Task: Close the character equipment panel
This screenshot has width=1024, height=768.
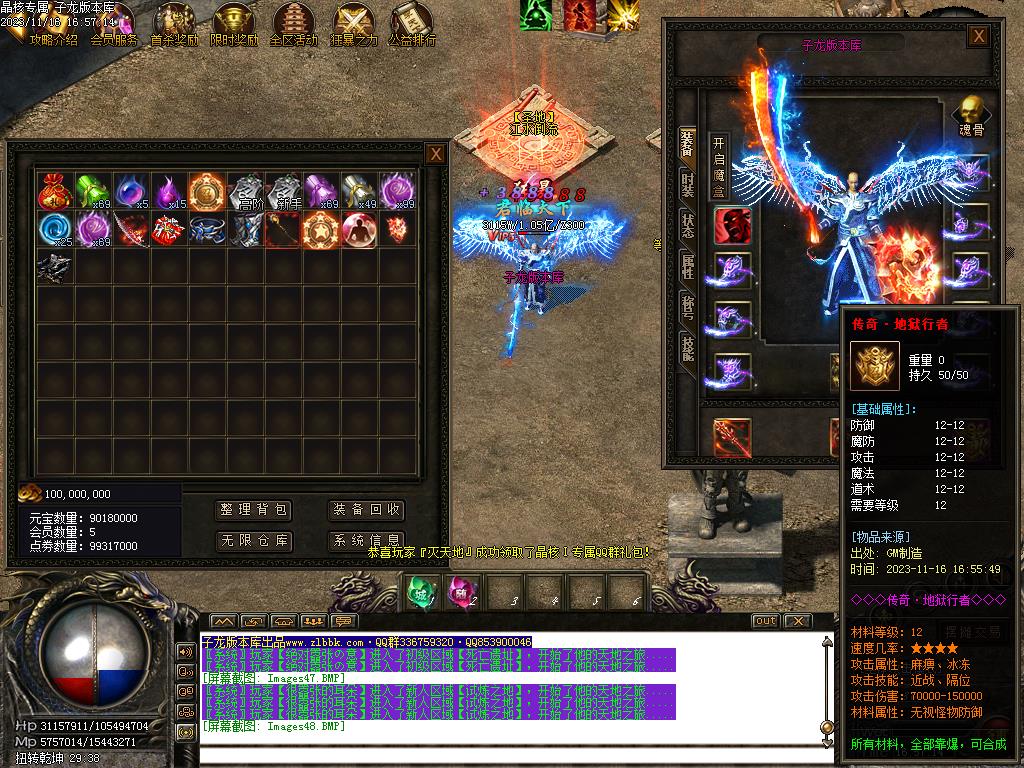Action: coord(979,37)
